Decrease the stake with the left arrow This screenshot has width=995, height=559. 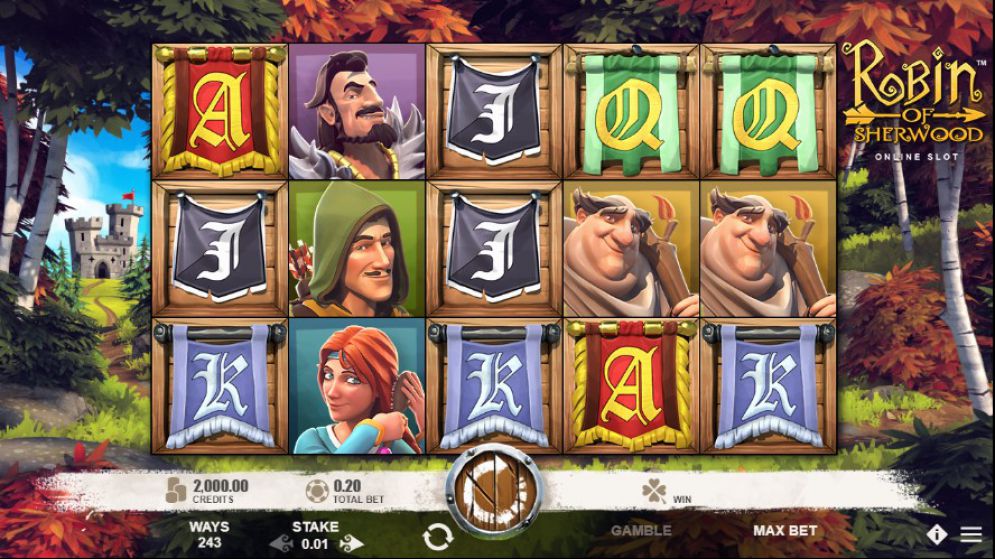pyautogui.click(x=281, y=543)
